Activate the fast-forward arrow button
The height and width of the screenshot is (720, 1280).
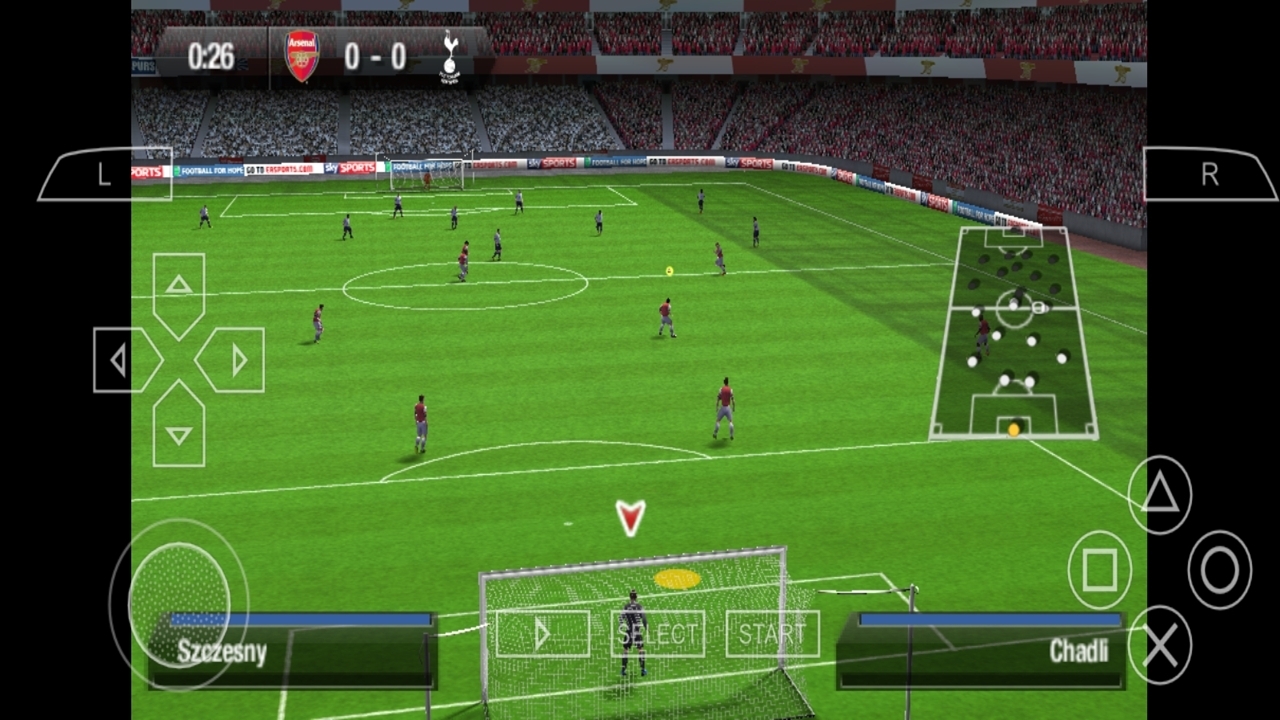tap(542, 634)
